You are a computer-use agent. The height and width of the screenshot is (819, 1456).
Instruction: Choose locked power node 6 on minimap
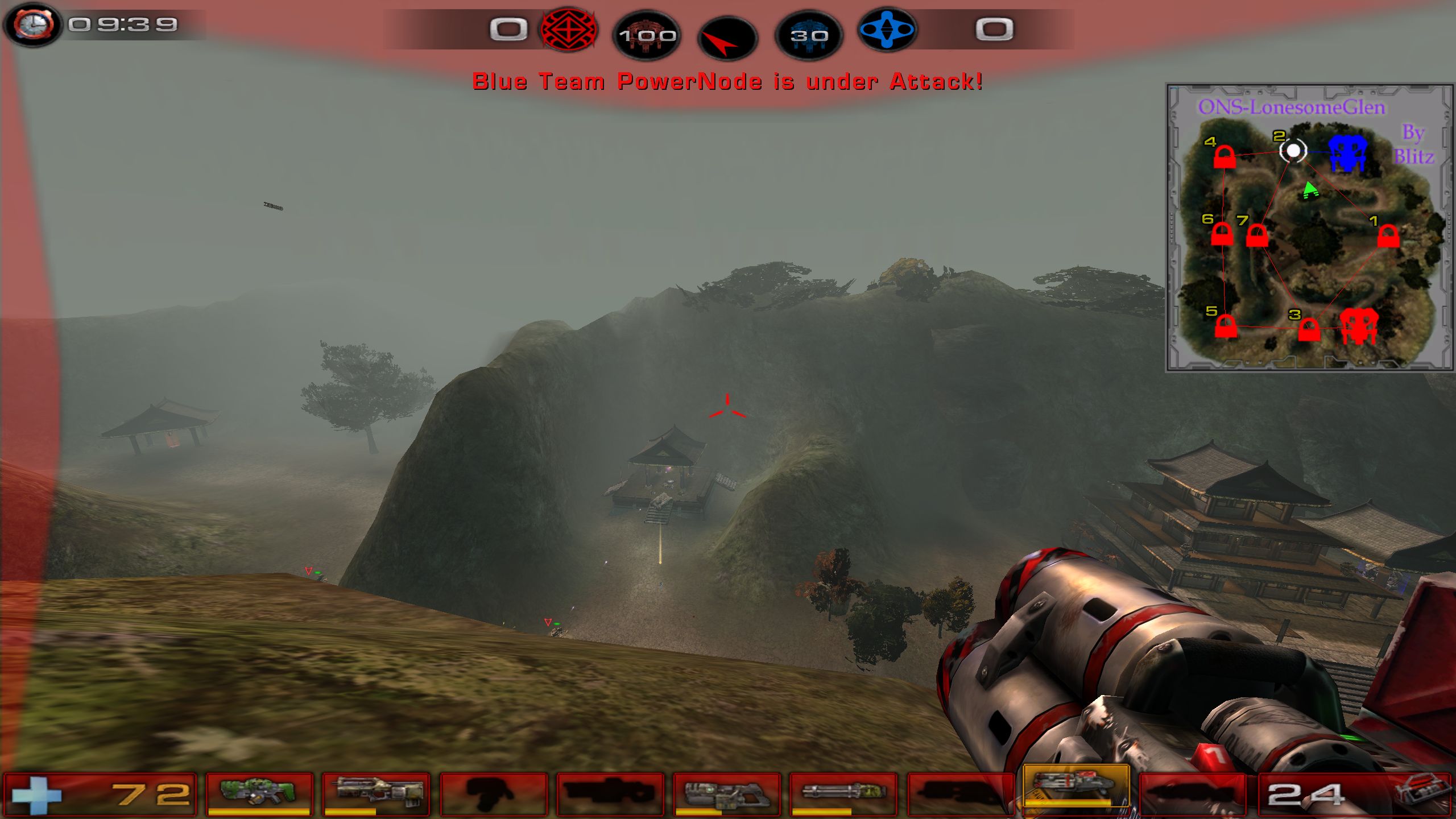point(1221,234)
